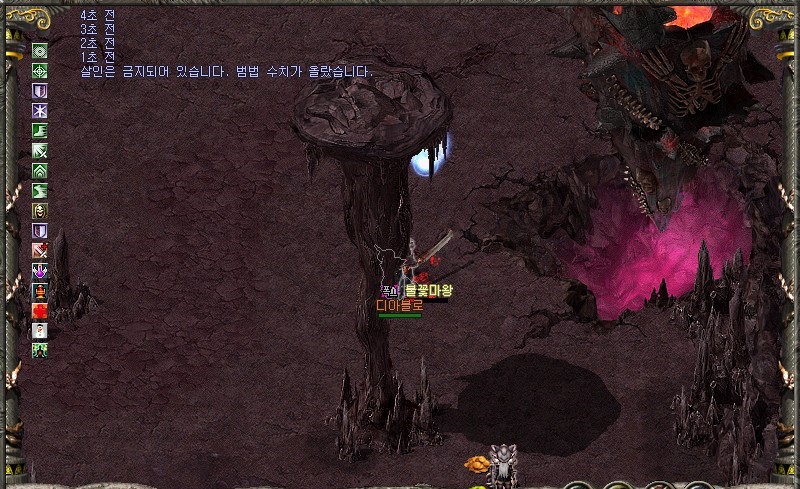Activate the purple starburst skill icon
Screen dimensions: 800x489
pos(40,111)
